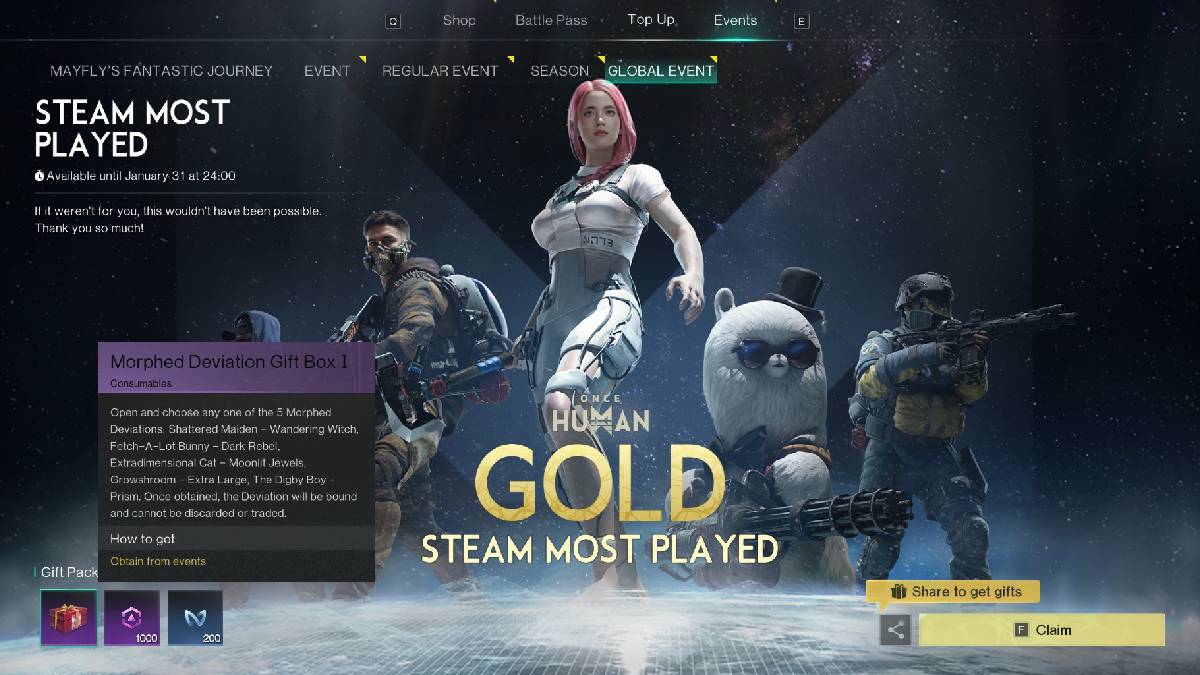The height and width of the screenshot is (675, 1200).
Task: Switch to the Battle Pass tab
Action: [x=551, y=20]
